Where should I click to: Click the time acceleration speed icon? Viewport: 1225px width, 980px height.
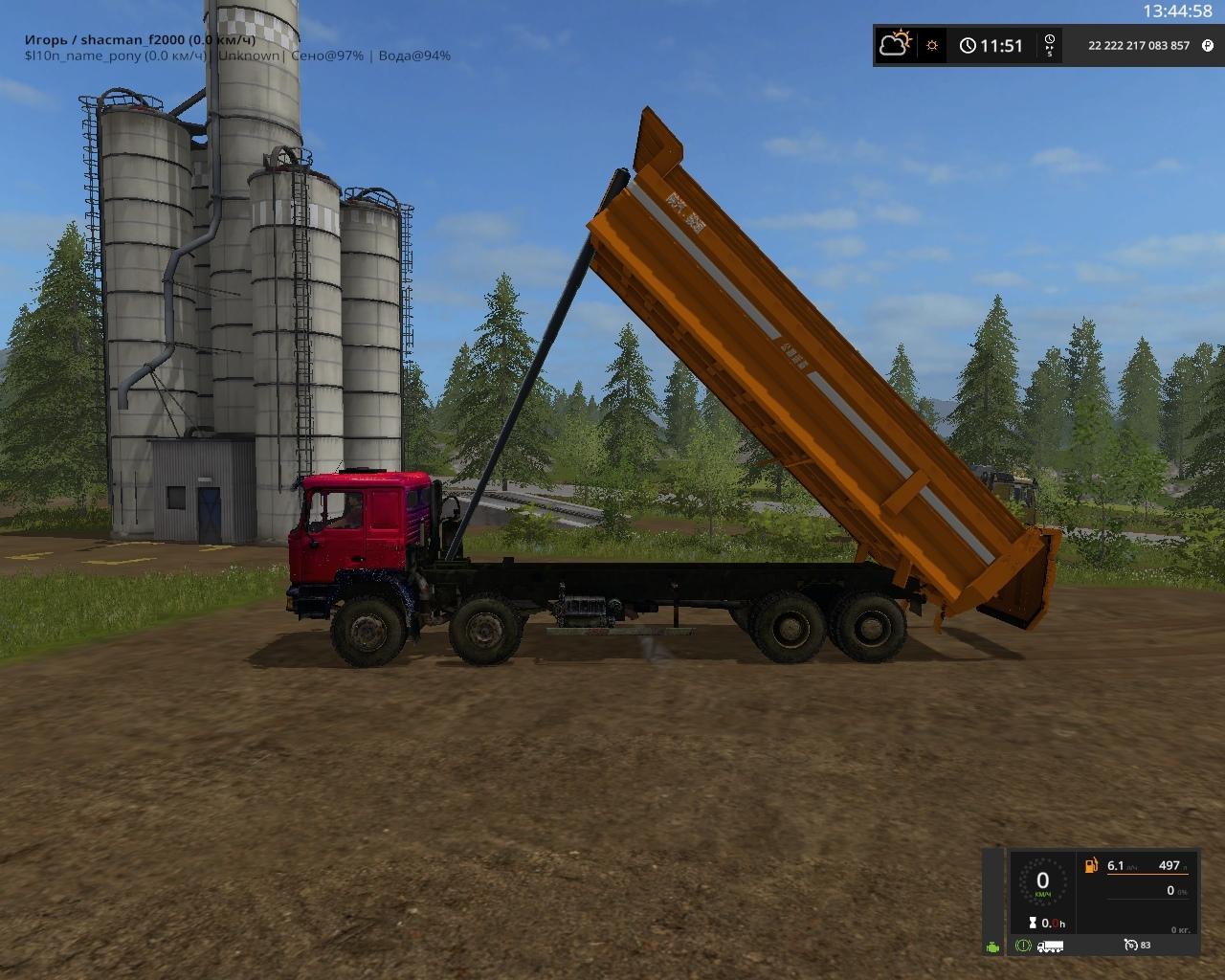click(x=1050, y=45)
